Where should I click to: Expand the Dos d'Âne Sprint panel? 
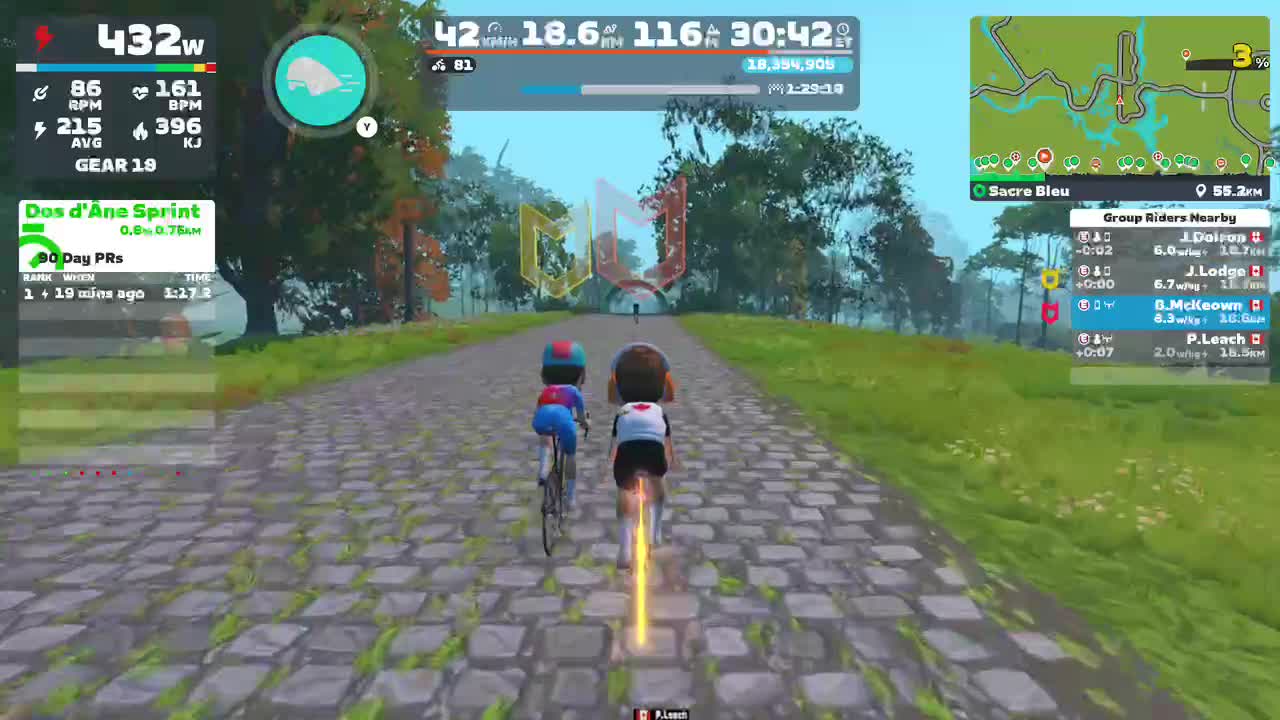(x=114, y=211)
